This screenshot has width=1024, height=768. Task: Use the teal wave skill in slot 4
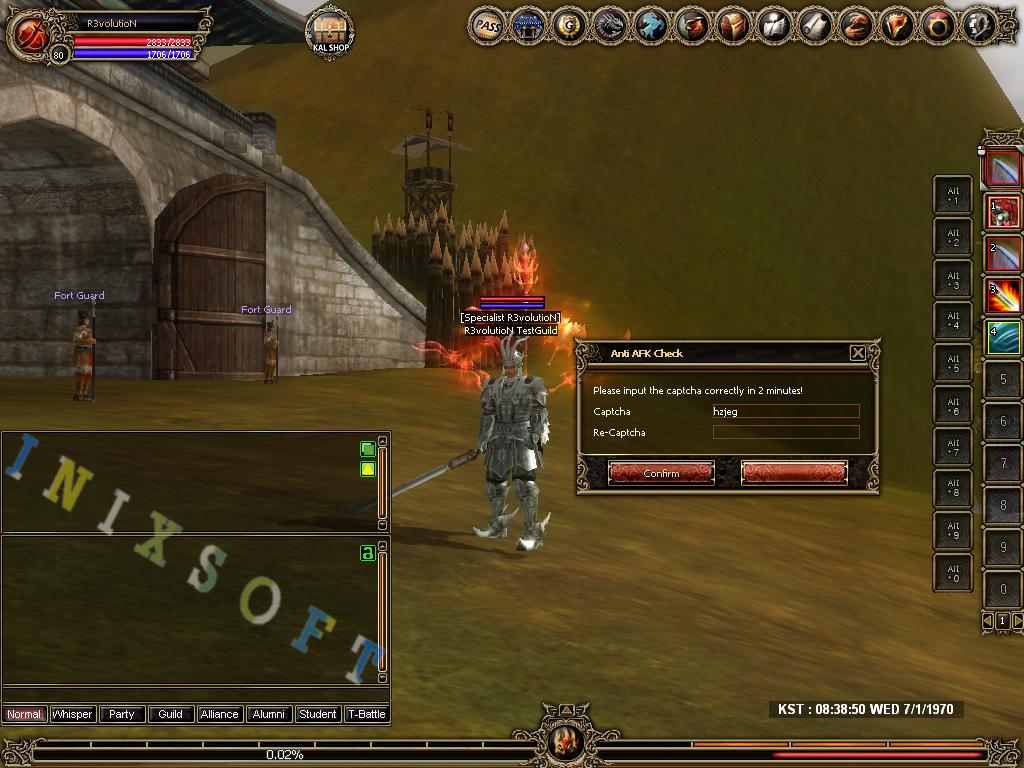pyautogui.click(x=1004, y=338)
